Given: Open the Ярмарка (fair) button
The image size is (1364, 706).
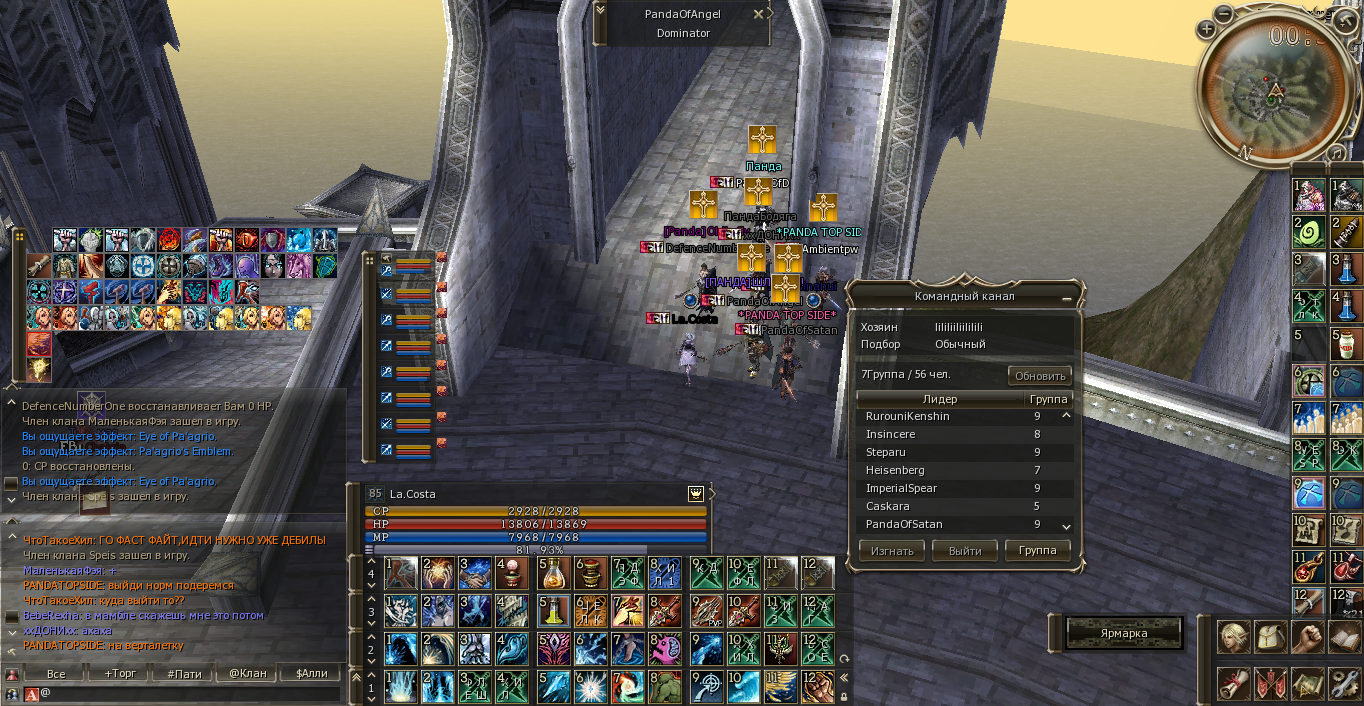Looking at the screenshot, I should point(1124,633).
